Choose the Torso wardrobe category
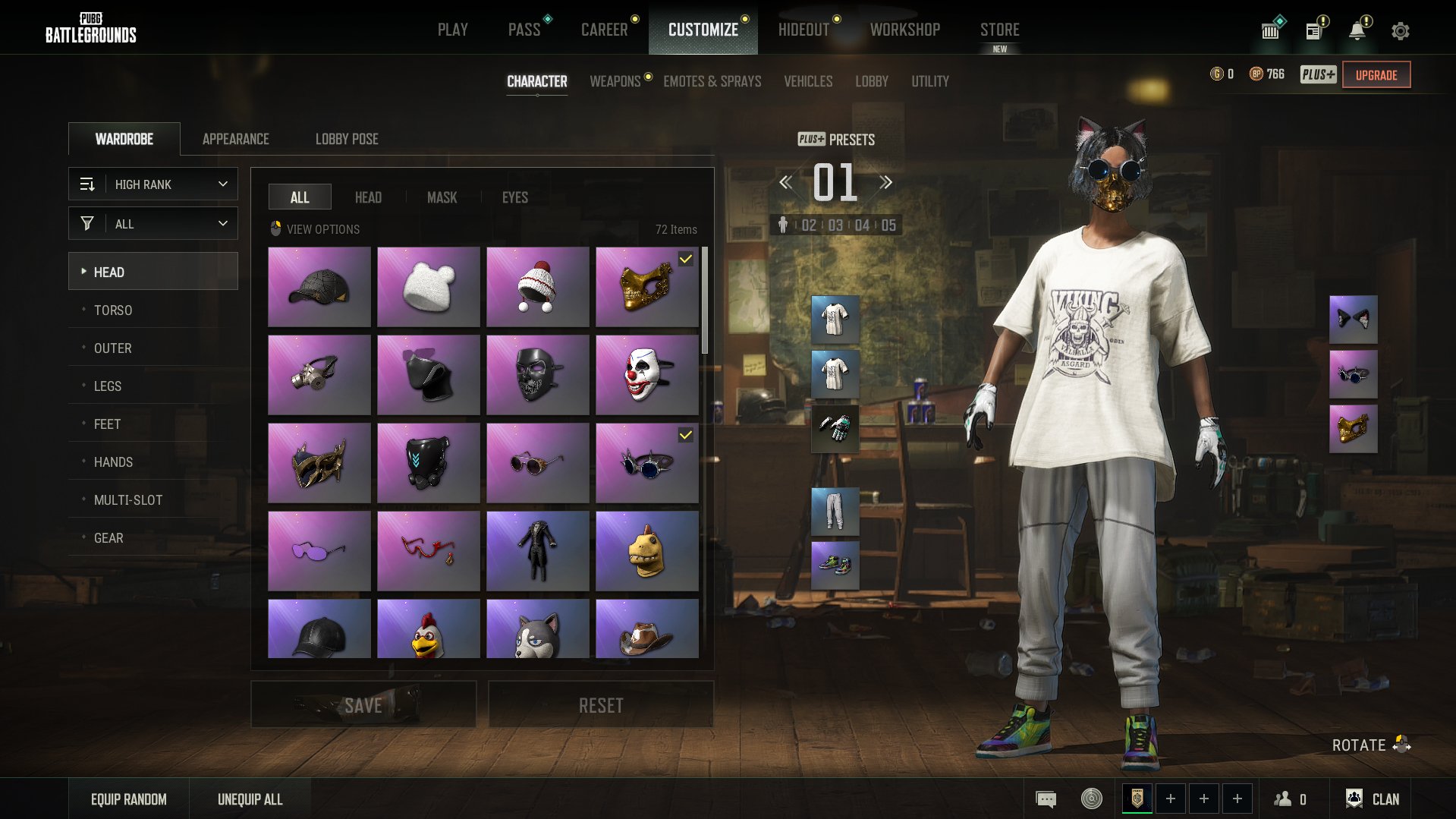 (113, 310)
